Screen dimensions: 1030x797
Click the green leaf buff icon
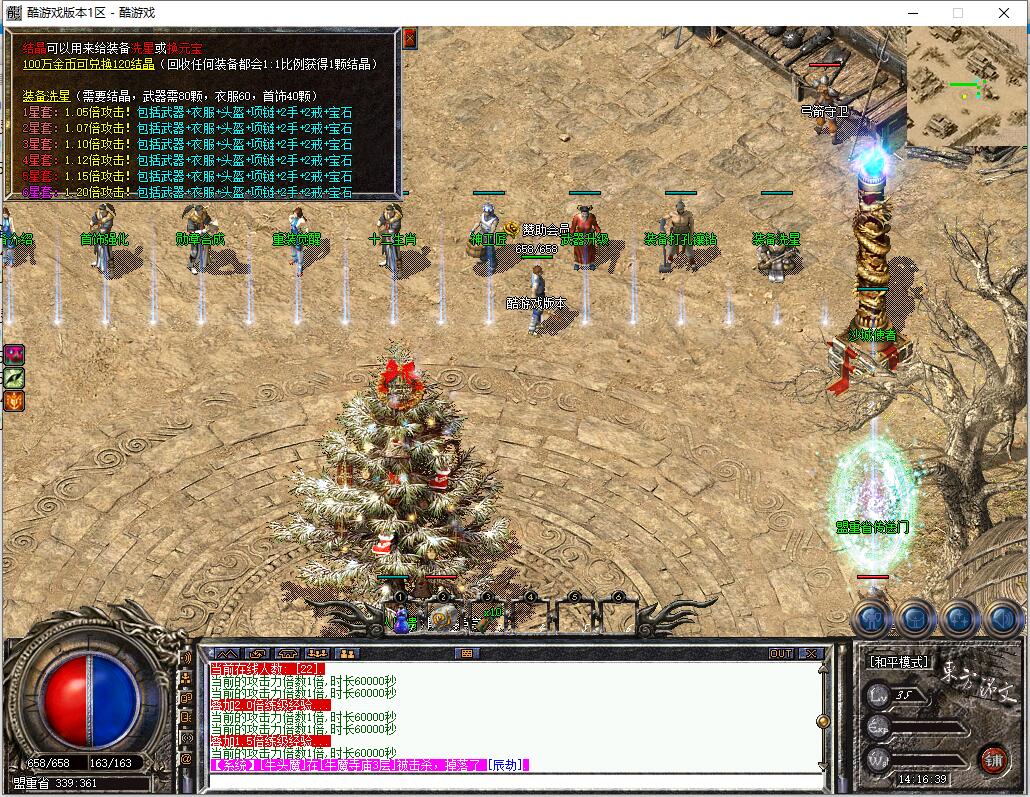click(14, 378)
